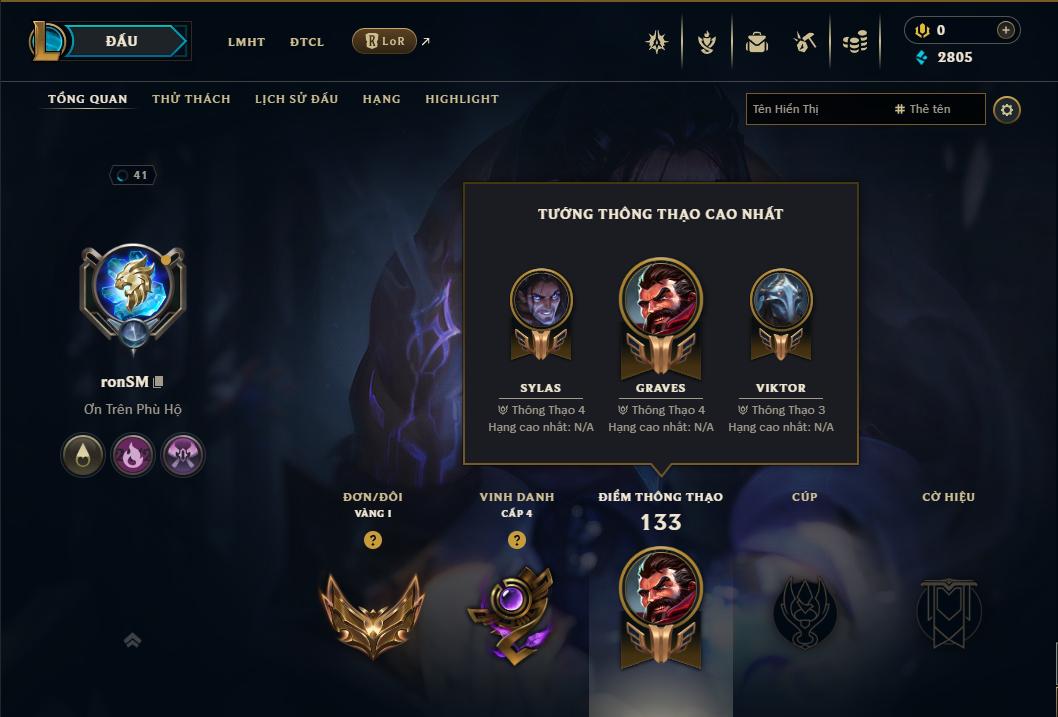Screen dimensions: 1058x717
Task: Show help for VINH DANH question mark
Action: (x=516, y=540)
